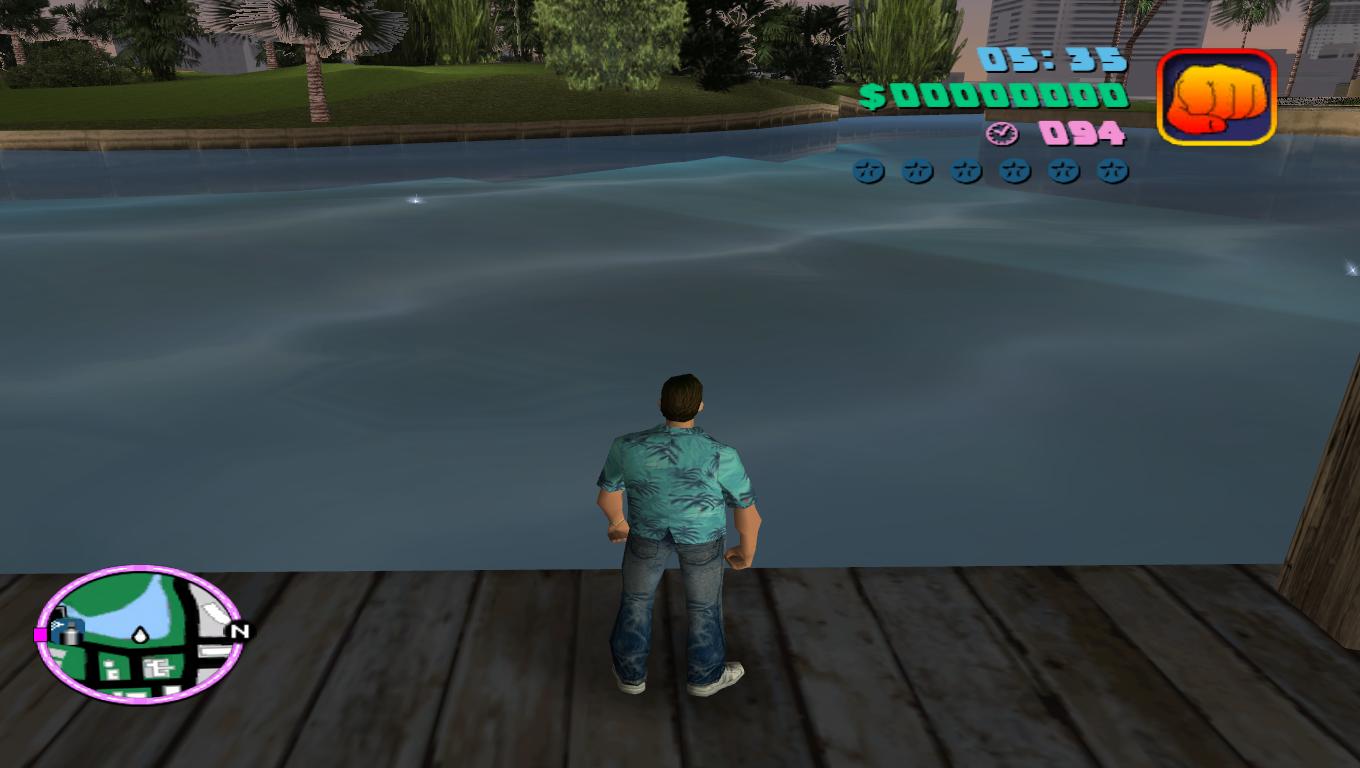
Task: Click the third wanted level star
Action: 965,170
